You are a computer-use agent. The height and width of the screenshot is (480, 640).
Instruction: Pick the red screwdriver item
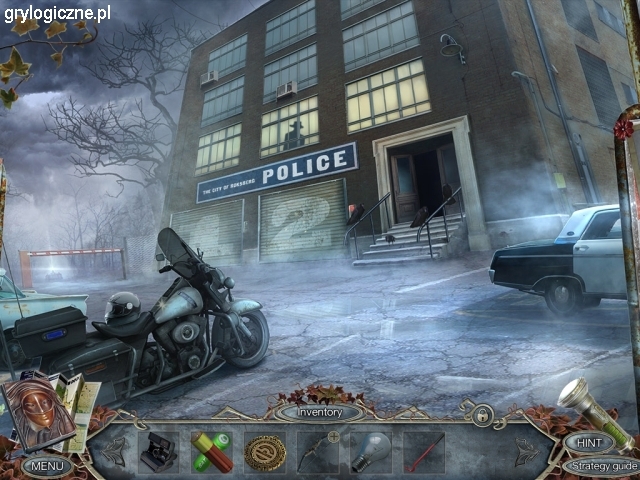(x=422, y=452)
